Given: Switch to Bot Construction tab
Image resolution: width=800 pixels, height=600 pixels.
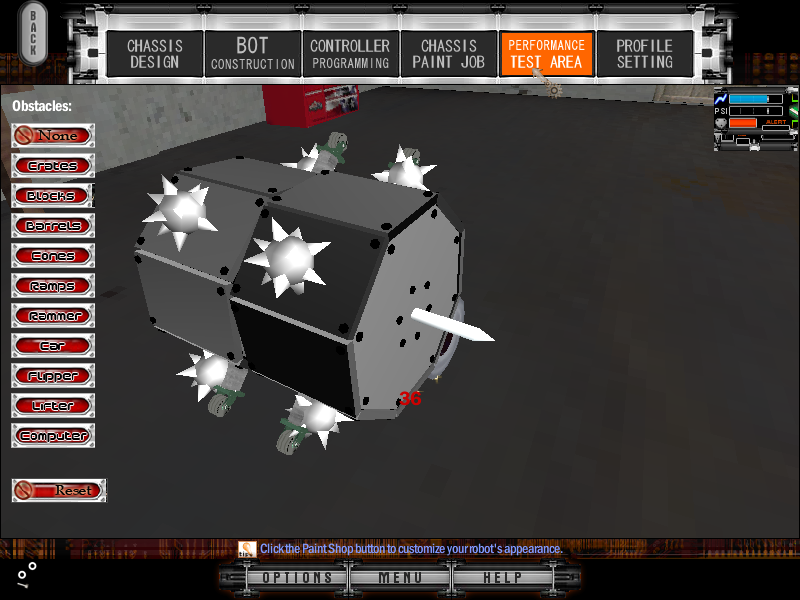Looking at the screenshot, I should pyautogui.click(x=252, y=54).
